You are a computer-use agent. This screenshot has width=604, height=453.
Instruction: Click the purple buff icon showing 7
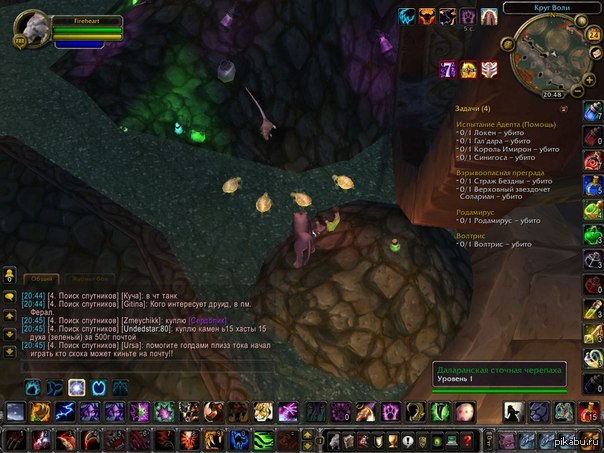click(448, 69)
